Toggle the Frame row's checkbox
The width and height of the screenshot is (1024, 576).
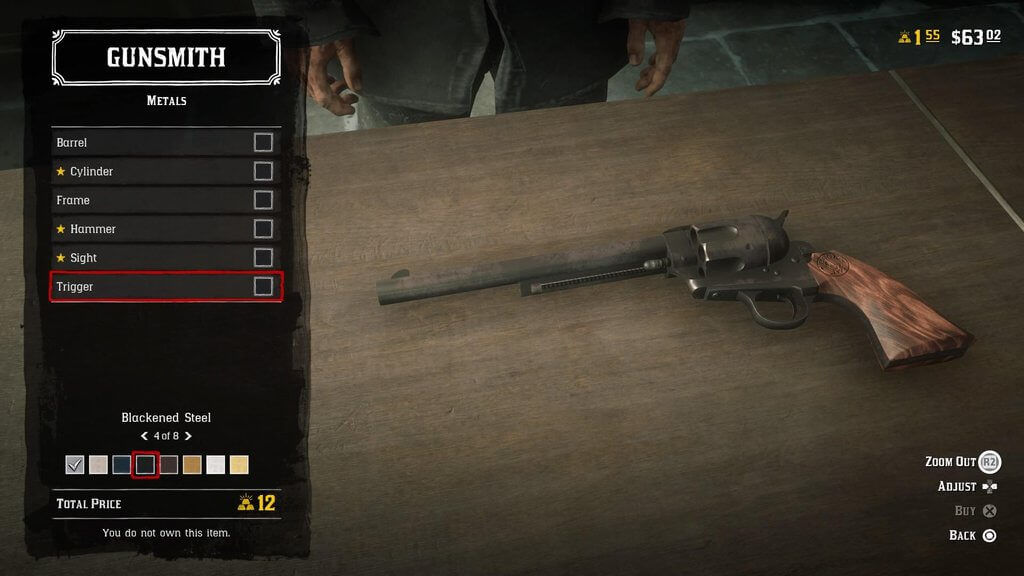point(263,200)
